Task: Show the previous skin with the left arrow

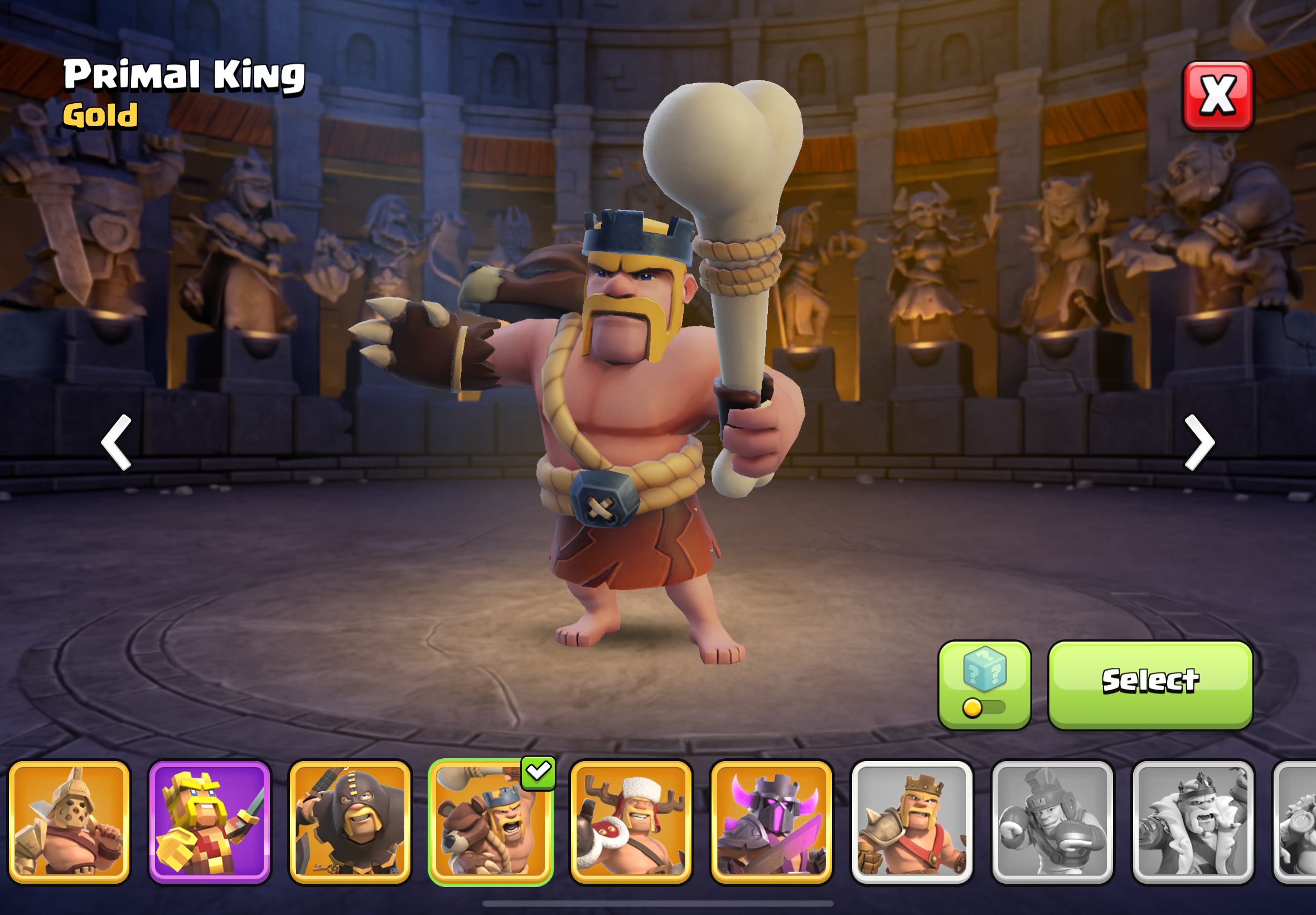Action: point(117,442)
